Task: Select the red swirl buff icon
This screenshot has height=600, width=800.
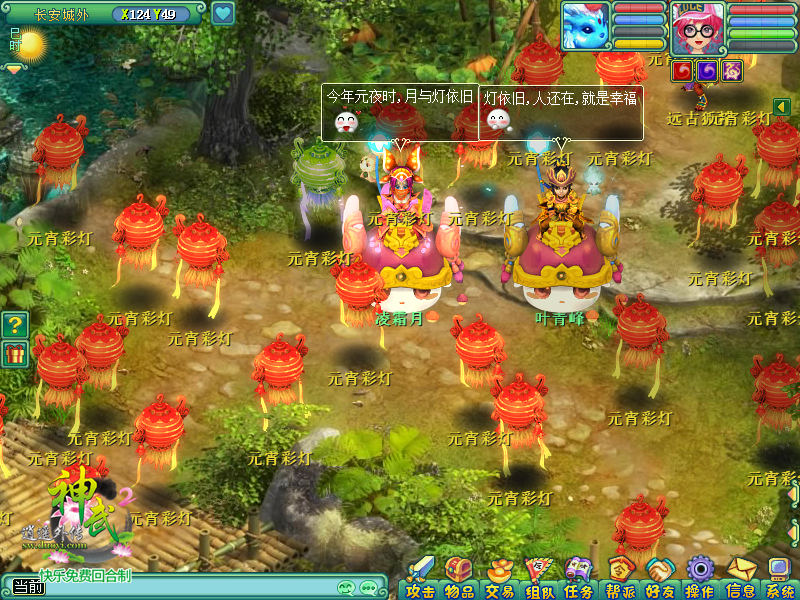Action: click(683, 70)
